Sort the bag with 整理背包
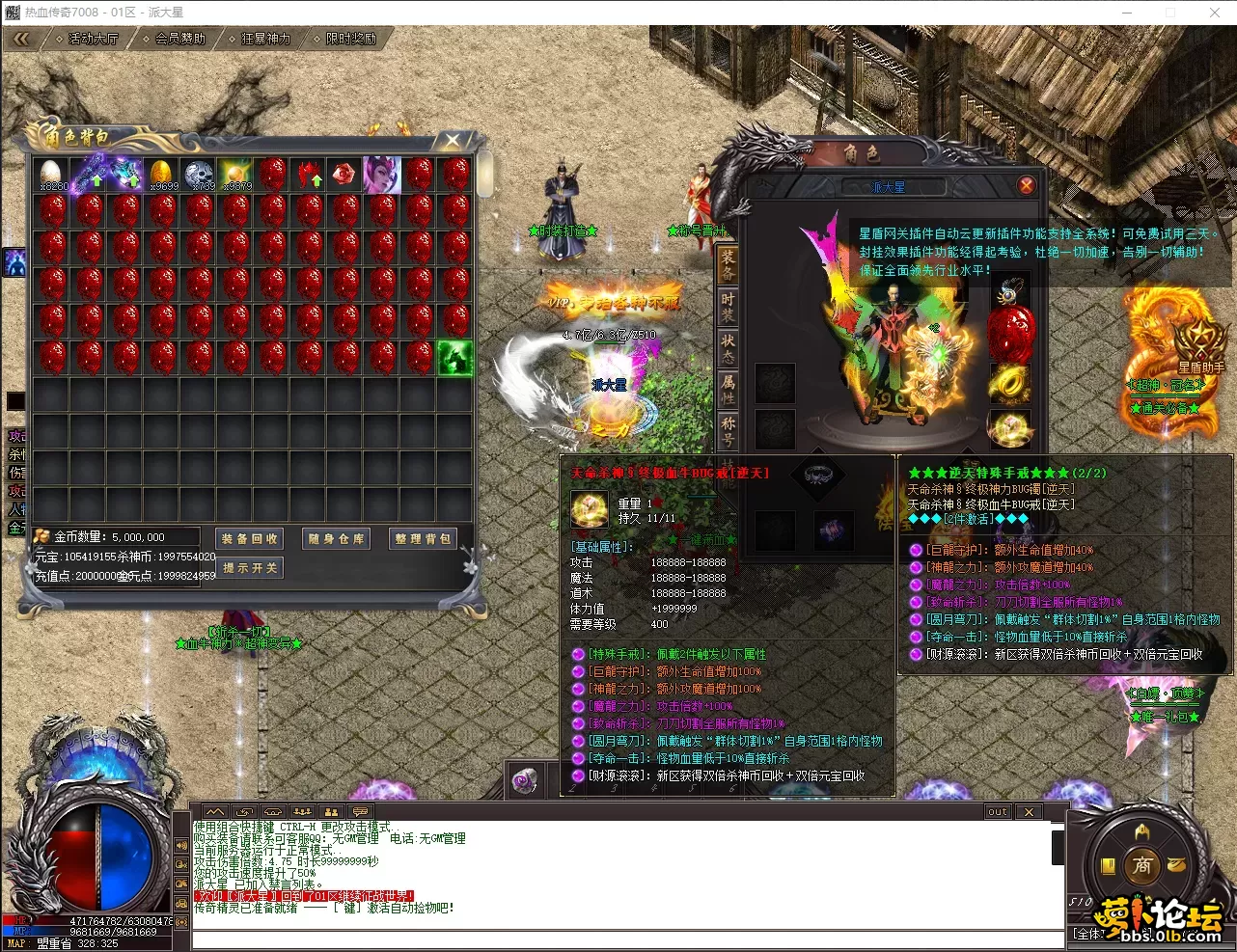This screenshot has height=952, width=1237. coord(422,539)
